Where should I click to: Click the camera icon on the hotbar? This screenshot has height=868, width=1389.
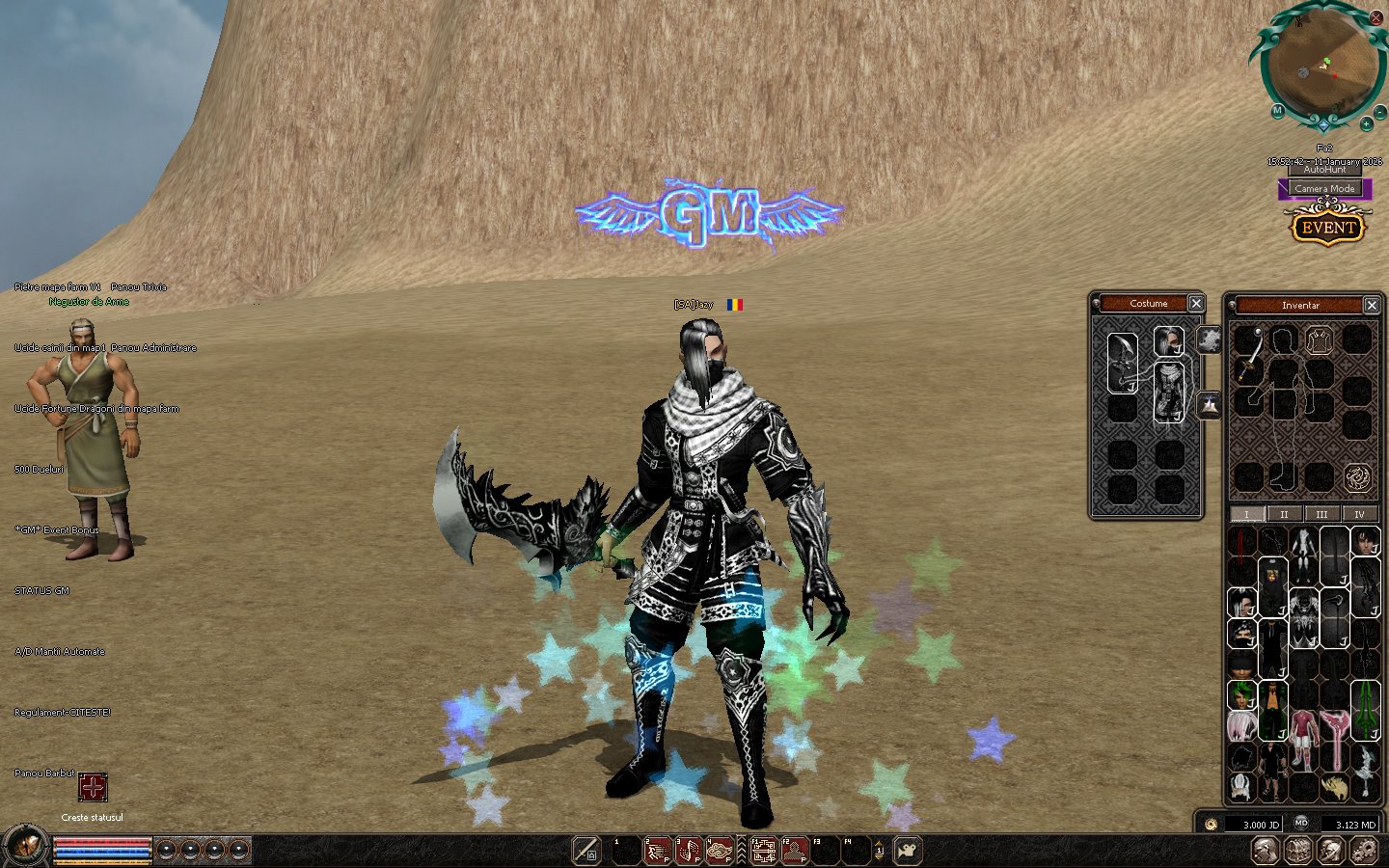908,851
